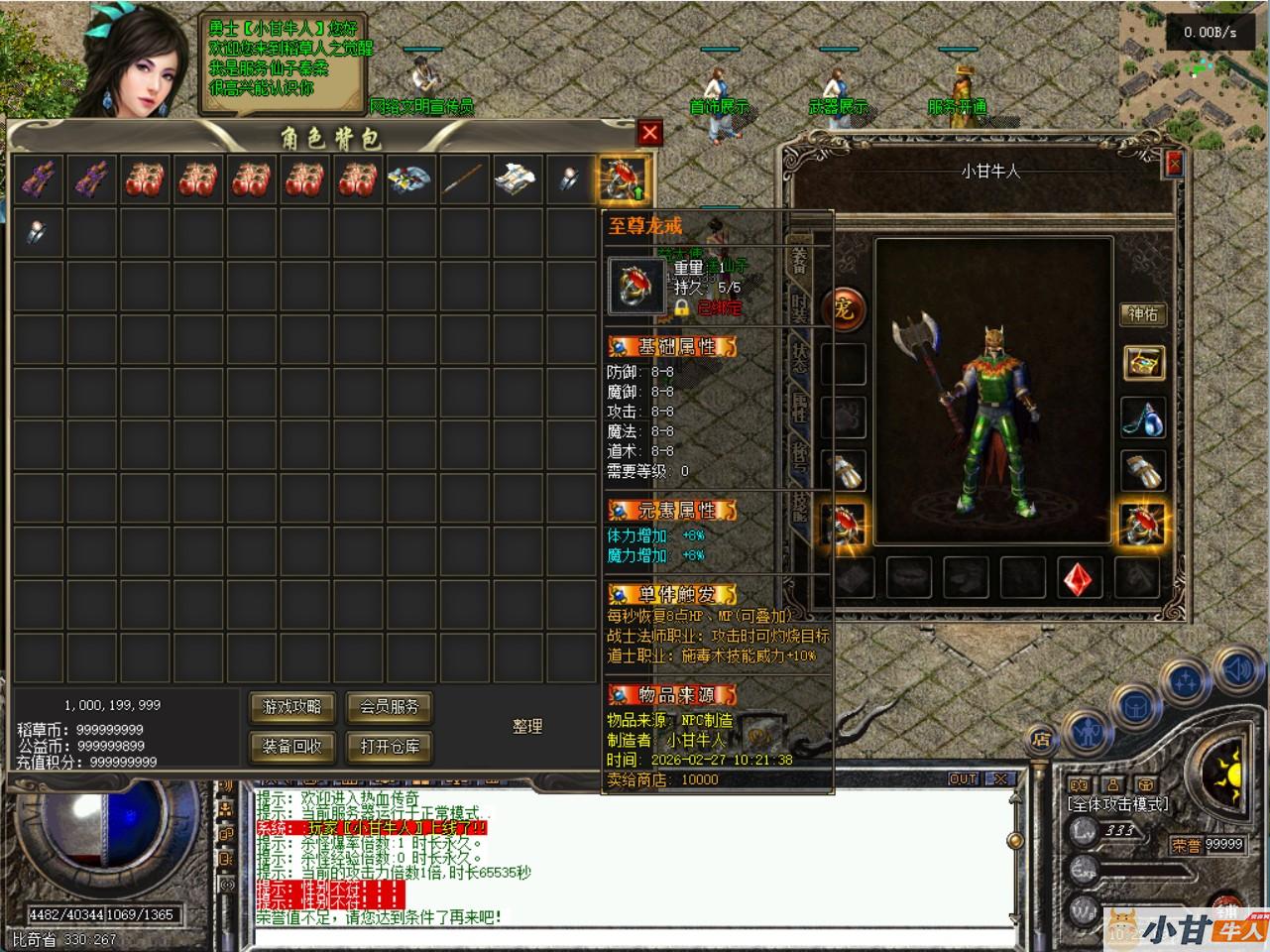The height and width of the screenshot is (952, 1270).
Task: Click the 神佑 button on character panel
Action: 1143,314
